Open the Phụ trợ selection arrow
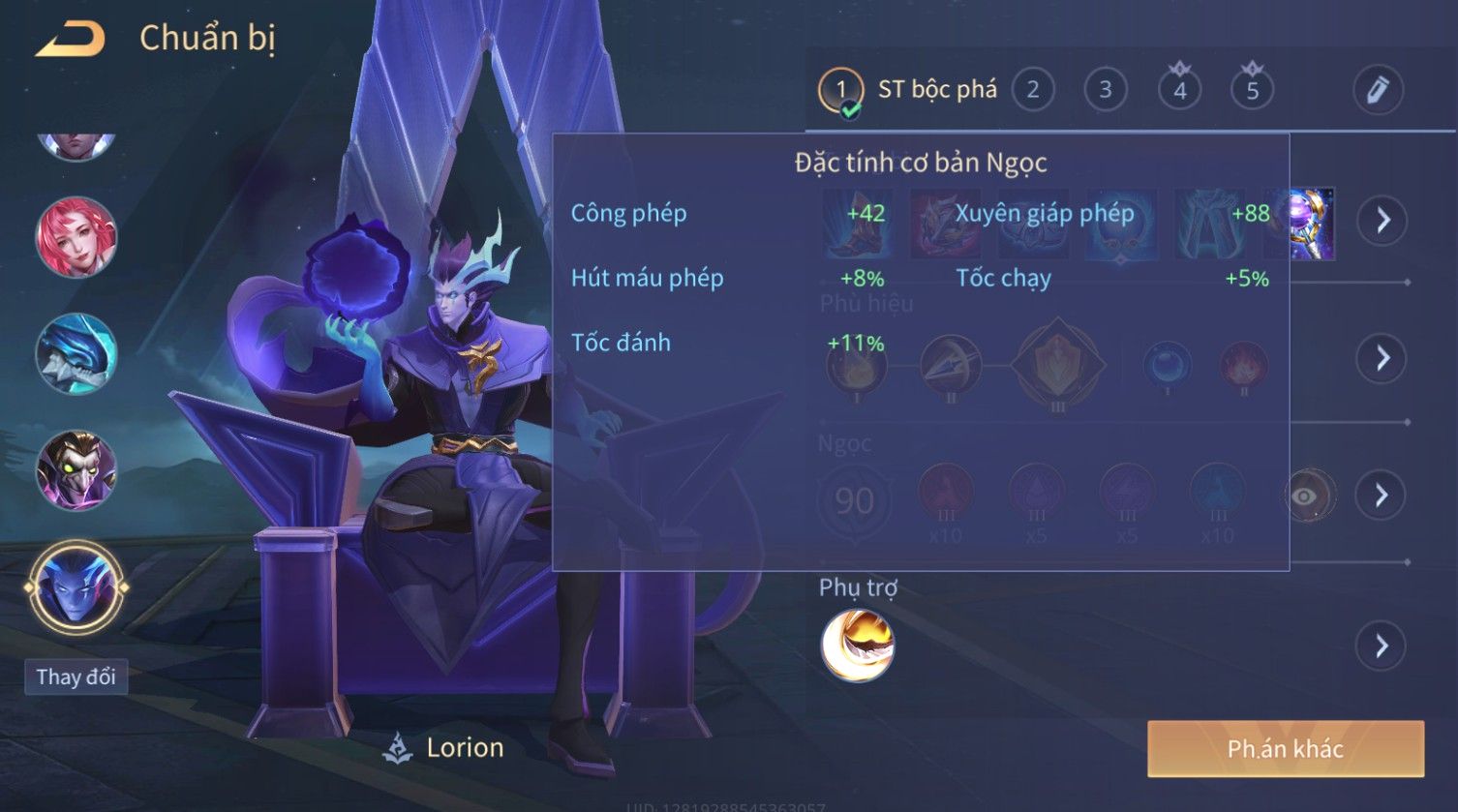This screenshot has width=1458, height=812. pyautogui.click(x=1382, y=646)
